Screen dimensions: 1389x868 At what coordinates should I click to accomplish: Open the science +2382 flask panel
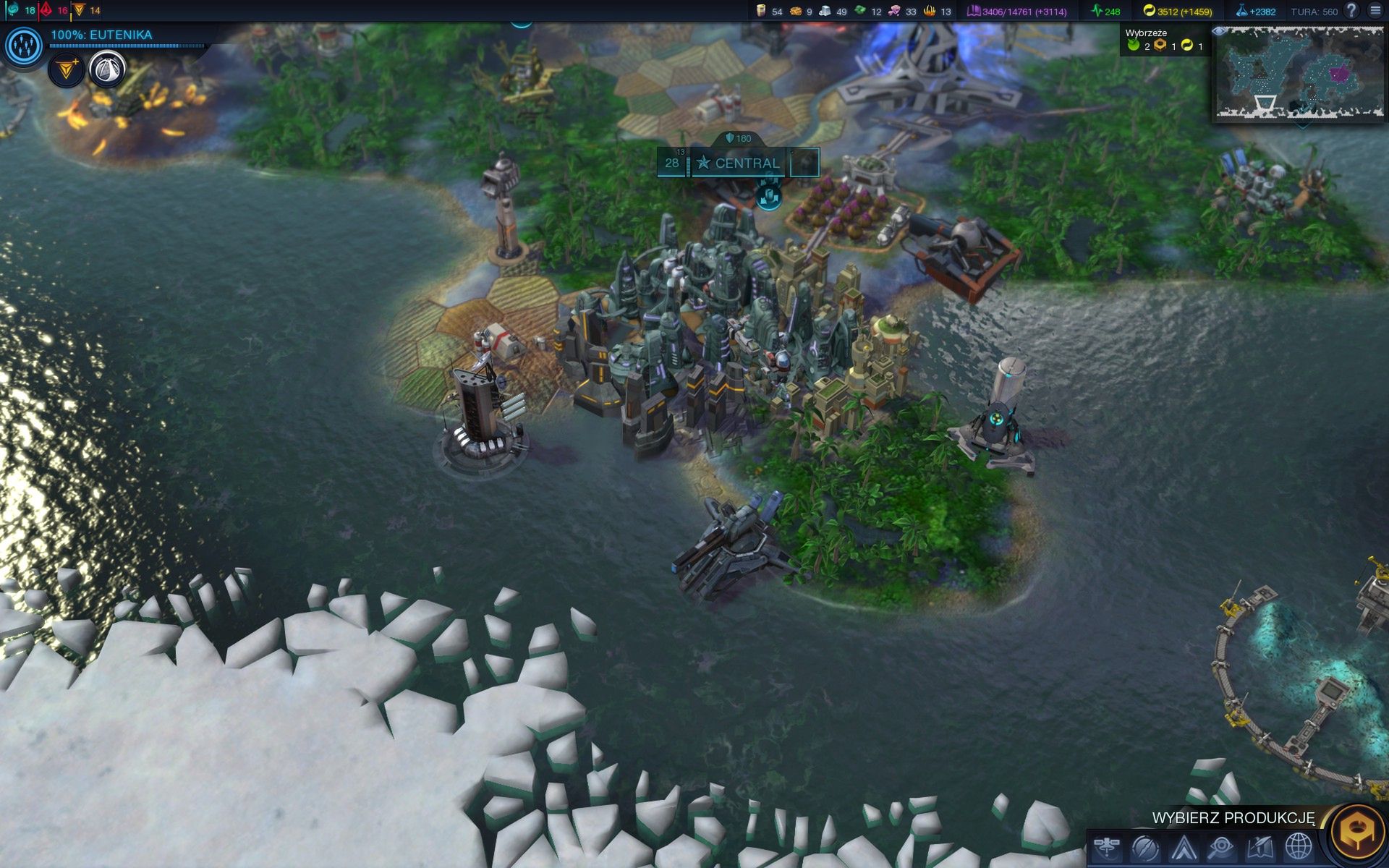click(x=1256, y=12)
